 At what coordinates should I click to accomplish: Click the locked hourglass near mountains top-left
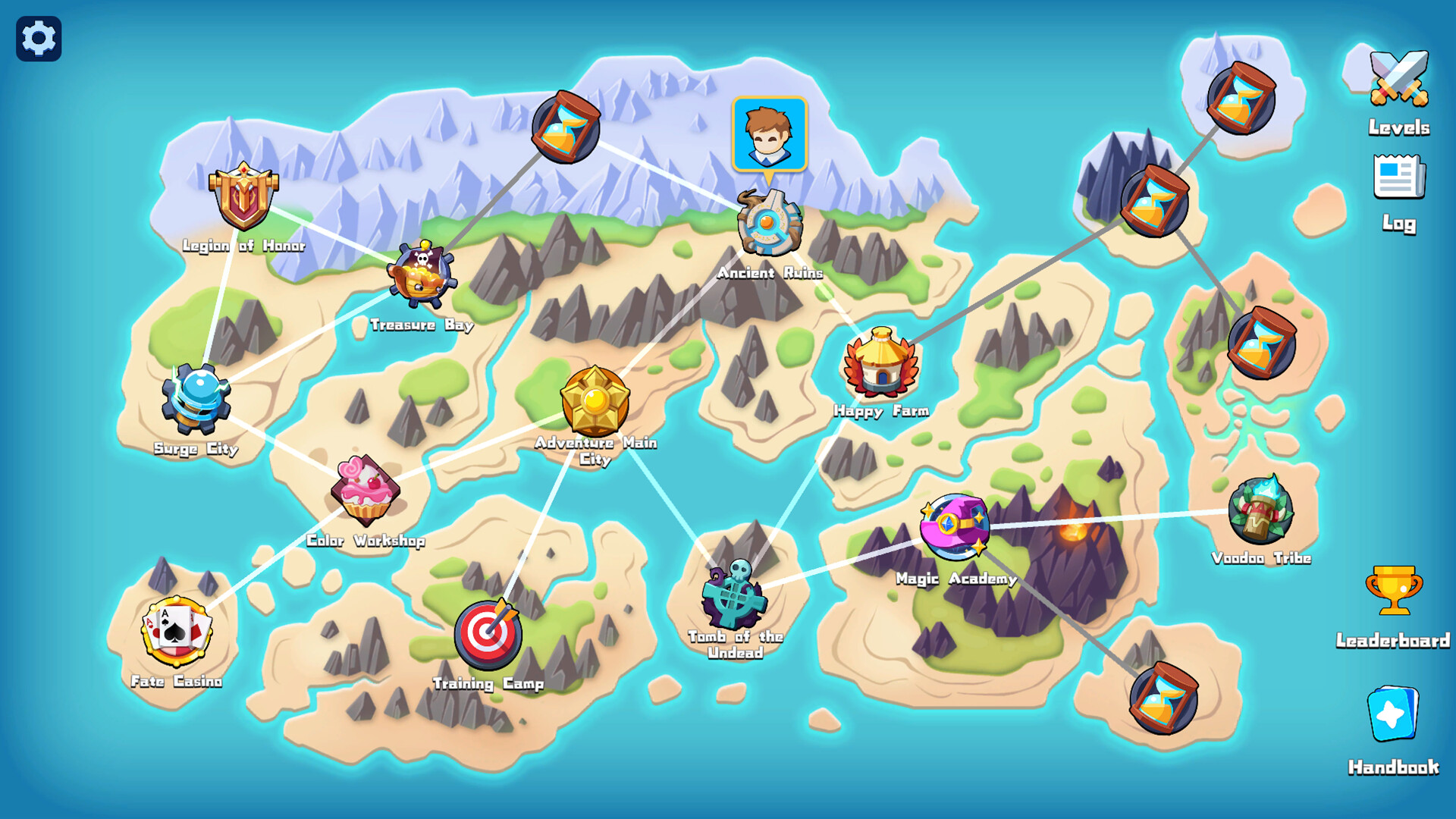(x=566, y=127)
